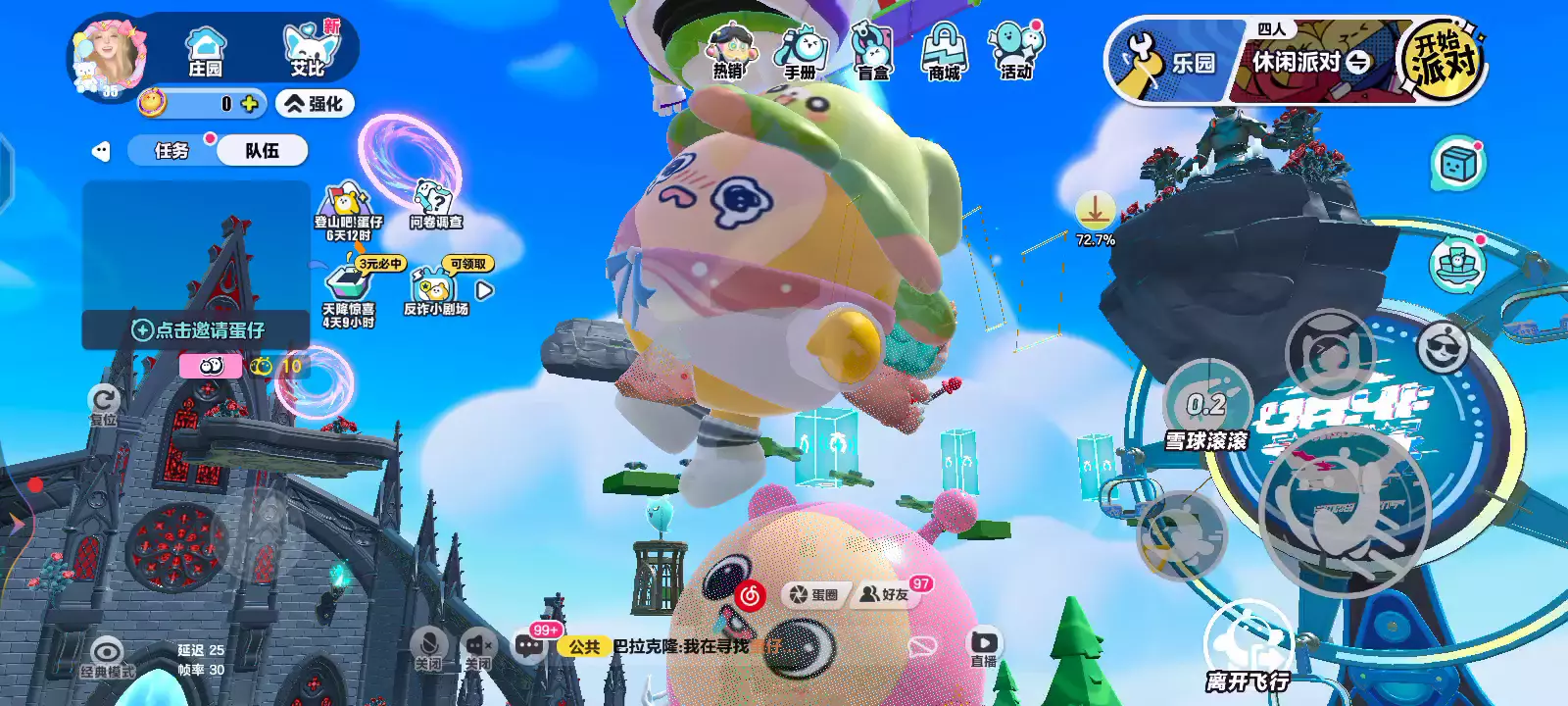Open the 商城 store

(x=944, y=52)
